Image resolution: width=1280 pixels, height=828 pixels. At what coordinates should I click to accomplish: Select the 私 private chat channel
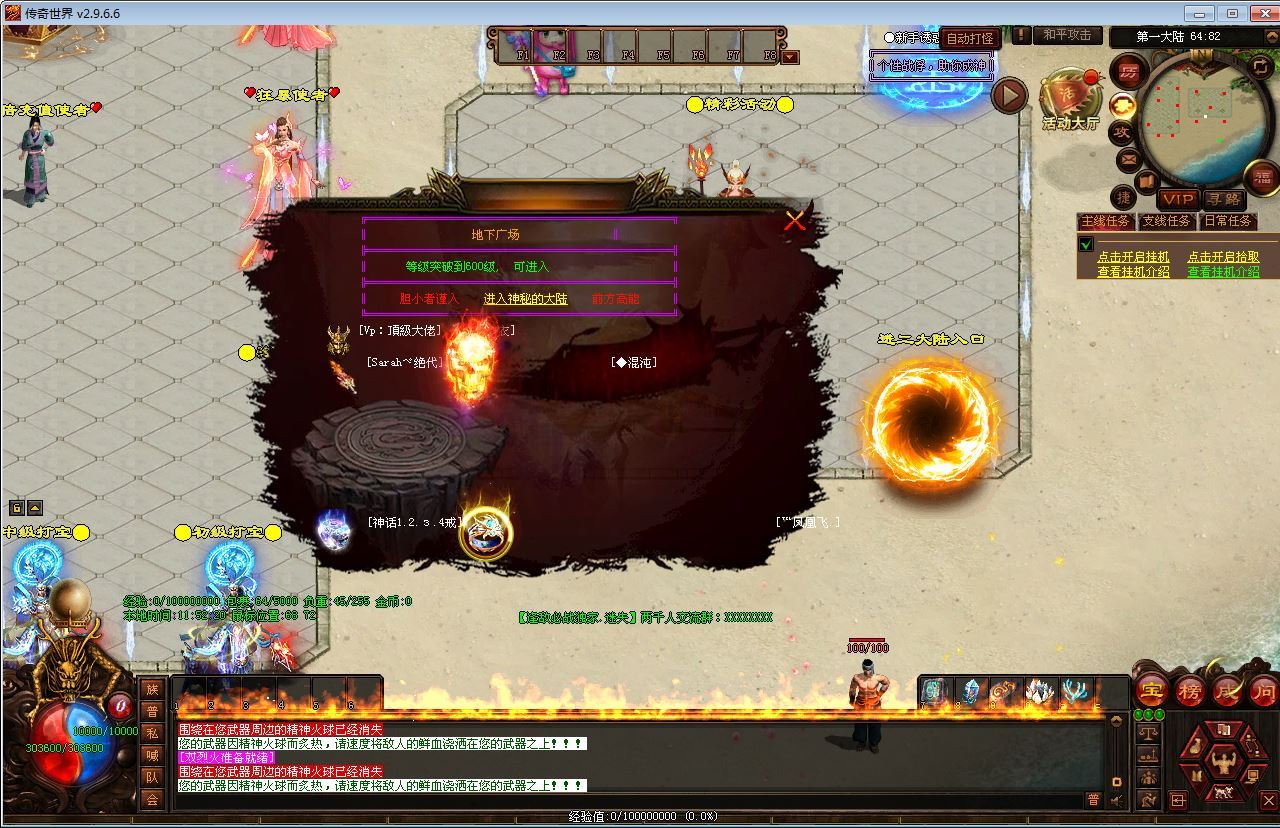point(152,733)
